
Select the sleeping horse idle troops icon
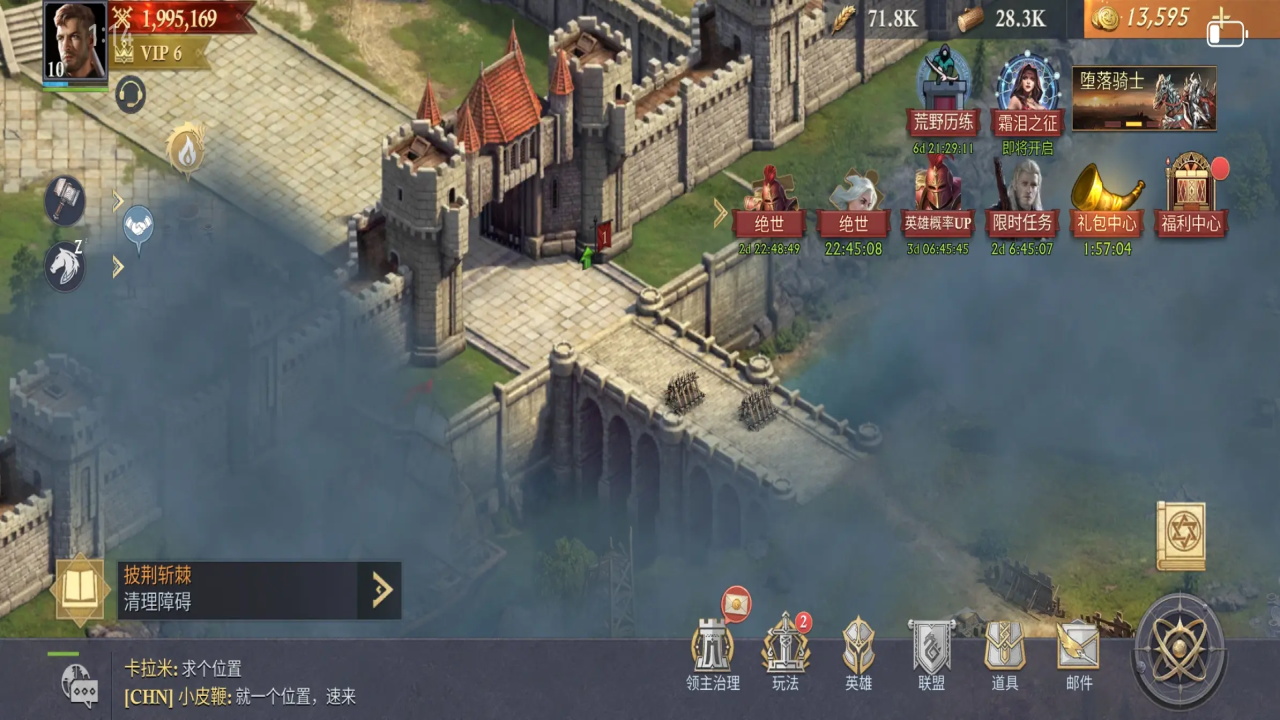pyautogui.click(x=65, y=266)
